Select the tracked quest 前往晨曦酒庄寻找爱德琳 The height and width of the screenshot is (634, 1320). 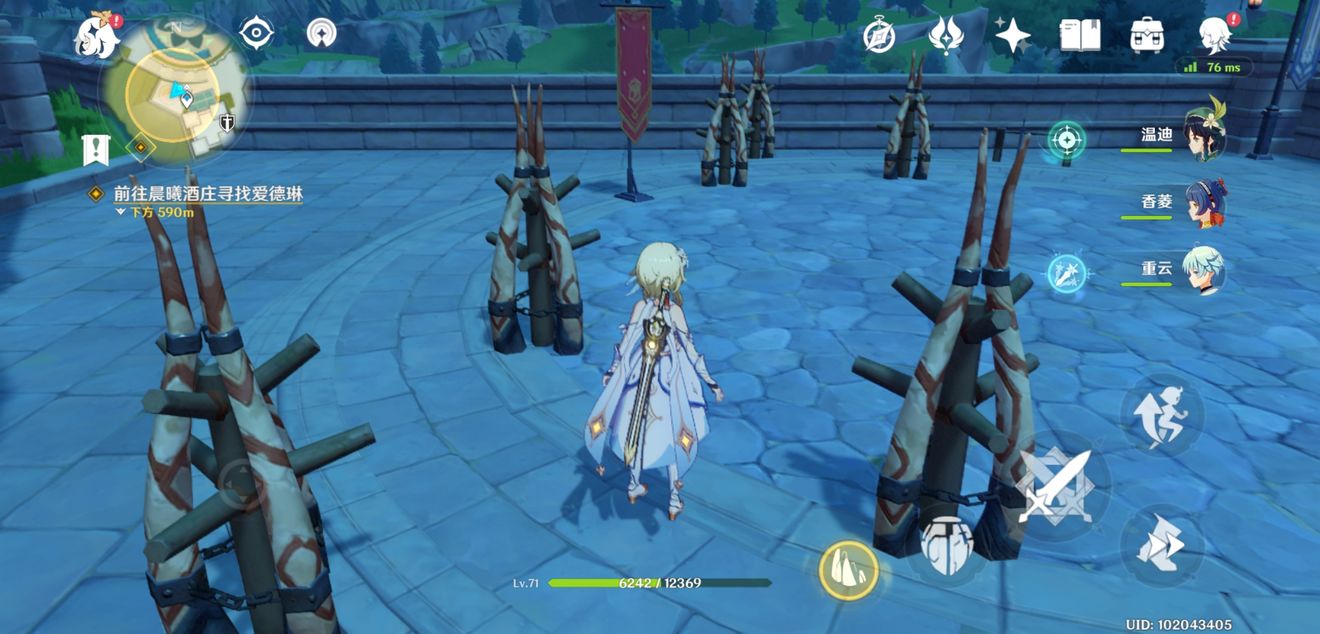(x=208, y=194)
